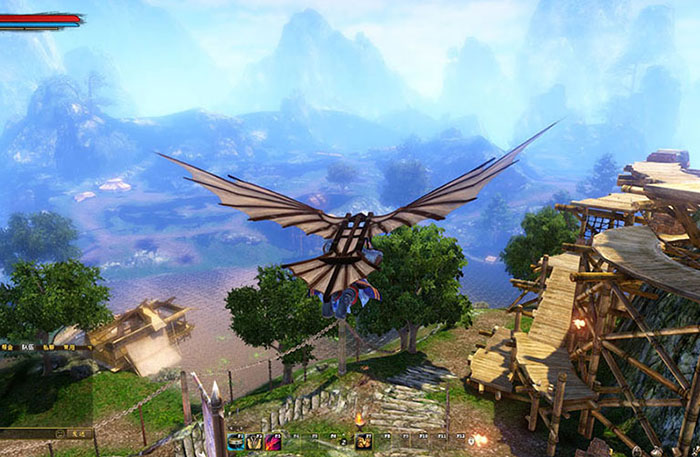Activate the gold pattern skill in the F8 slot
Screen dimensions: 700x457
pyautogui.click(x=364, y=441)
